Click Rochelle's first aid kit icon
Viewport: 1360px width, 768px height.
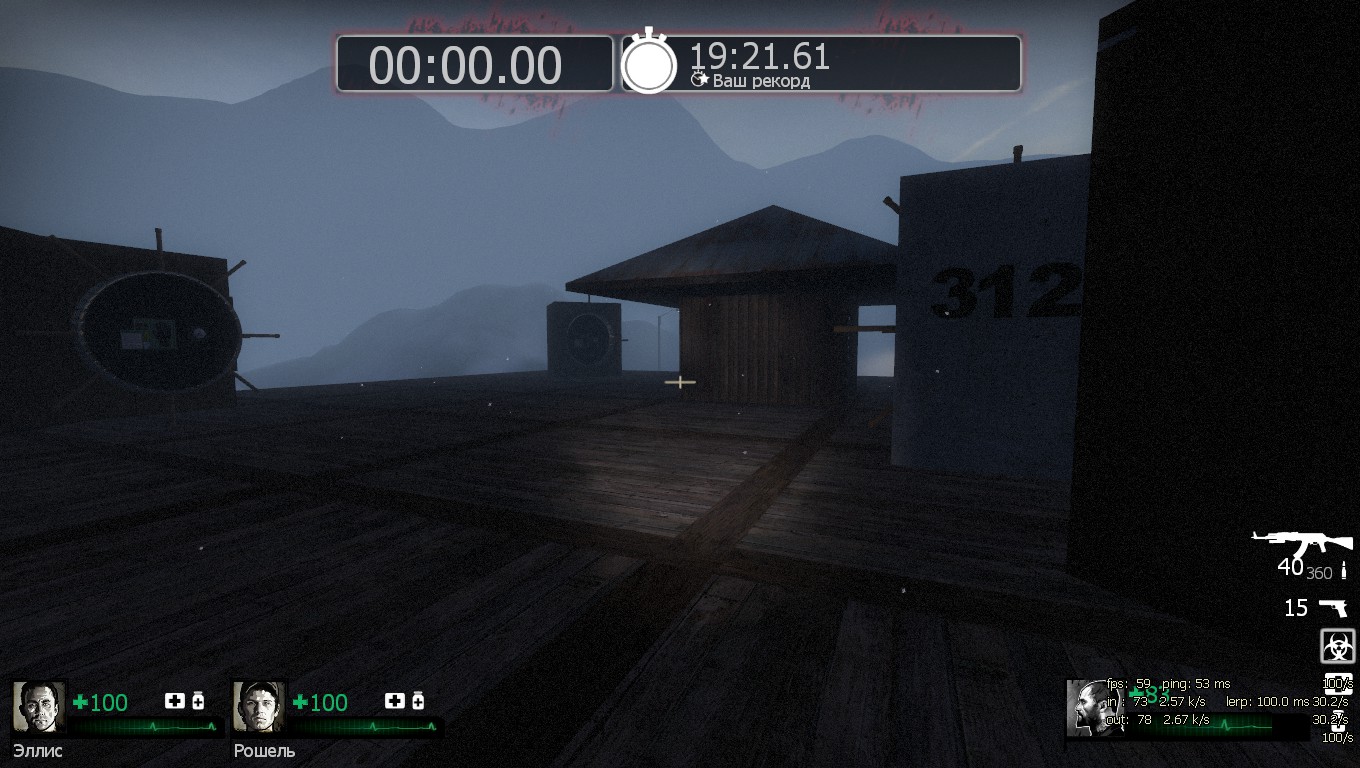pyautogui.click(x=394, y=701)
